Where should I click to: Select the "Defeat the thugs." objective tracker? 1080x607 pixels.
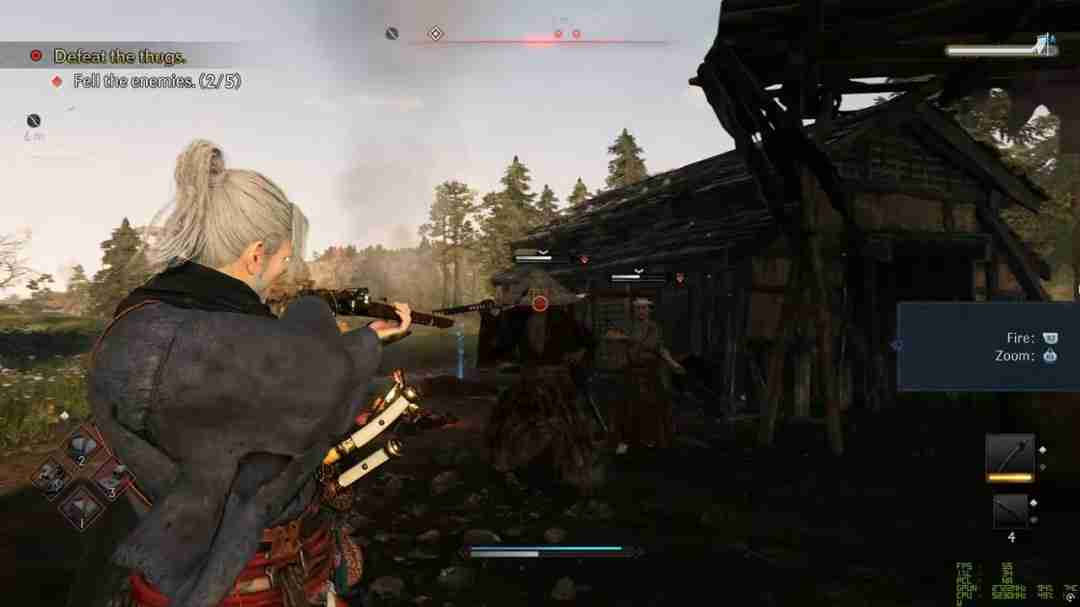(119, 56)
